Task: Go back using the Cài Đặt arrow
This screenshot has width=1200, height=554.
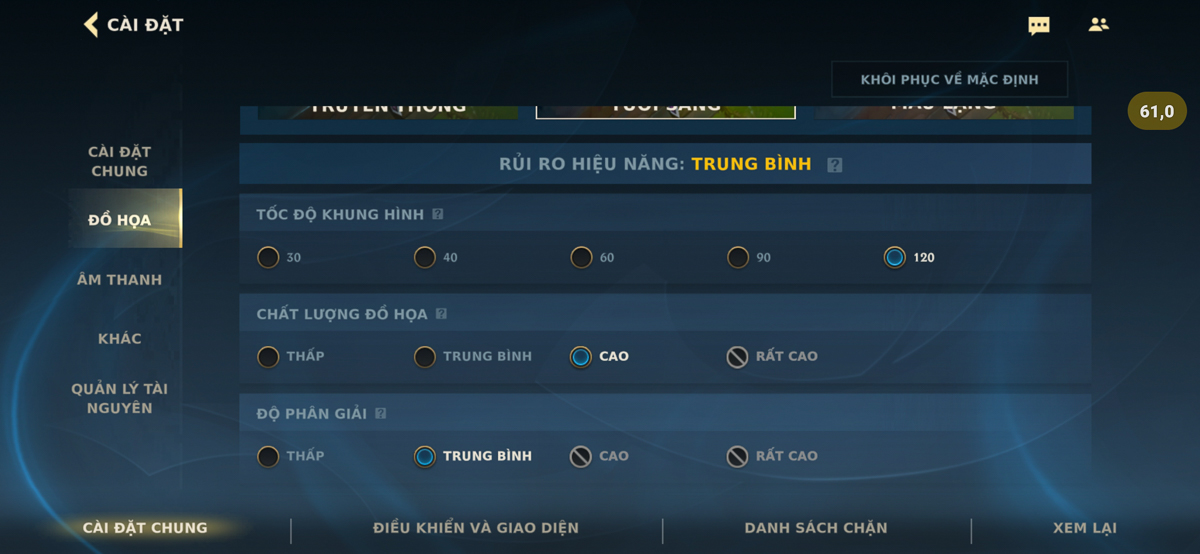Action: (x=91, y=25)
